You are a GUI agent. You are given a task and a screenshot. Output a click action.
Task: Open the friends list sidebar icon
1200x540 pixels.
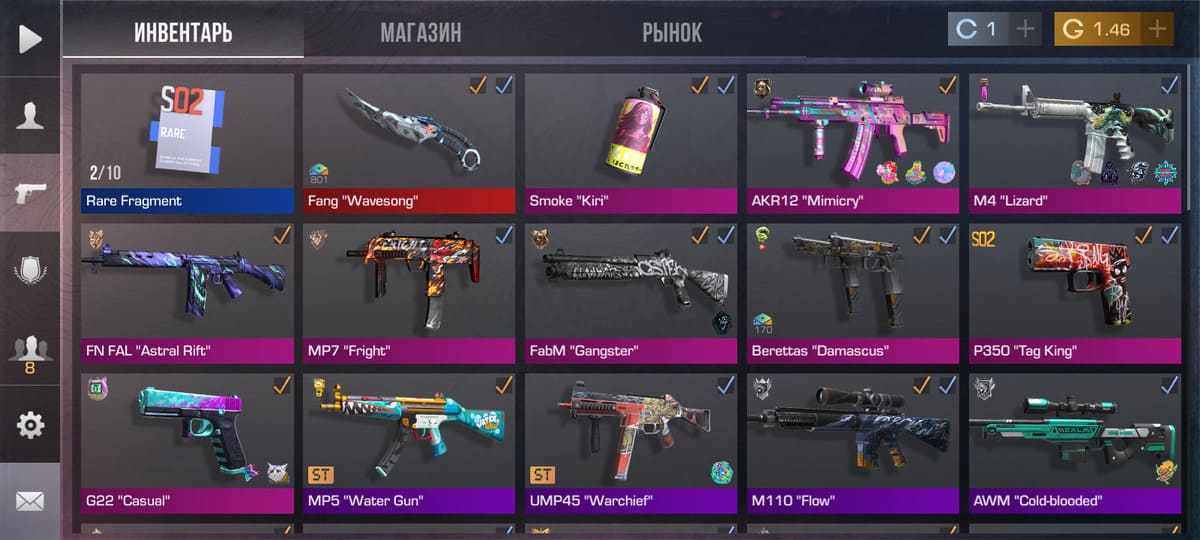[30, 350]
